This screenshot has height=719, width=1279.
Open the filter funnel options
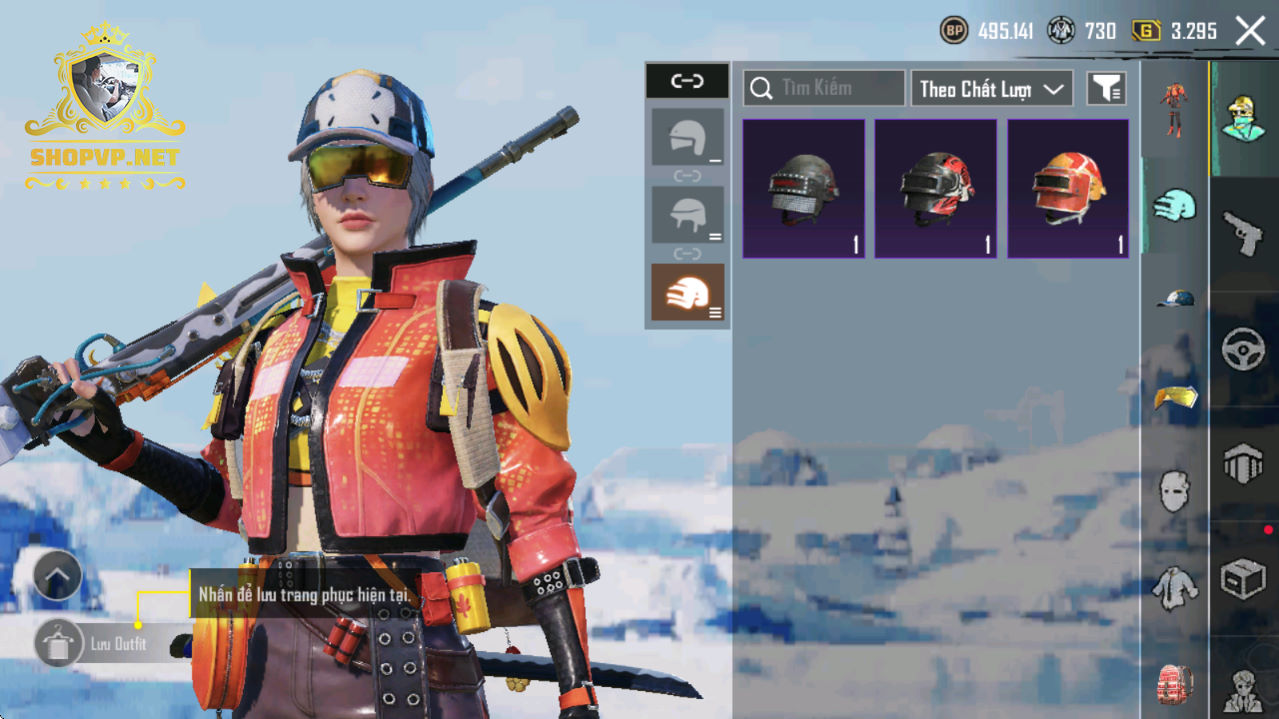1106,89
